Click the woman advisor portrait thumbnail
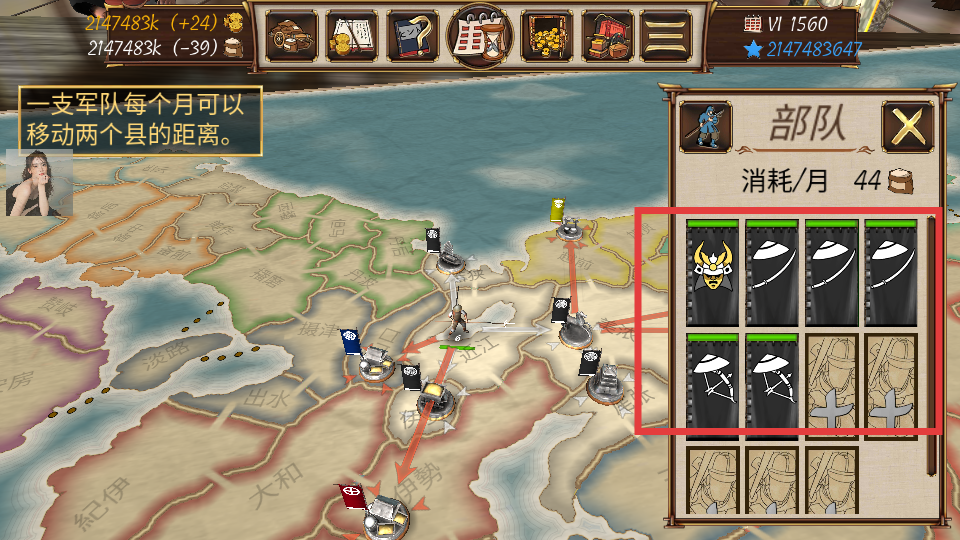The width and height of the screenshot is (960, 540). (39, 183)
